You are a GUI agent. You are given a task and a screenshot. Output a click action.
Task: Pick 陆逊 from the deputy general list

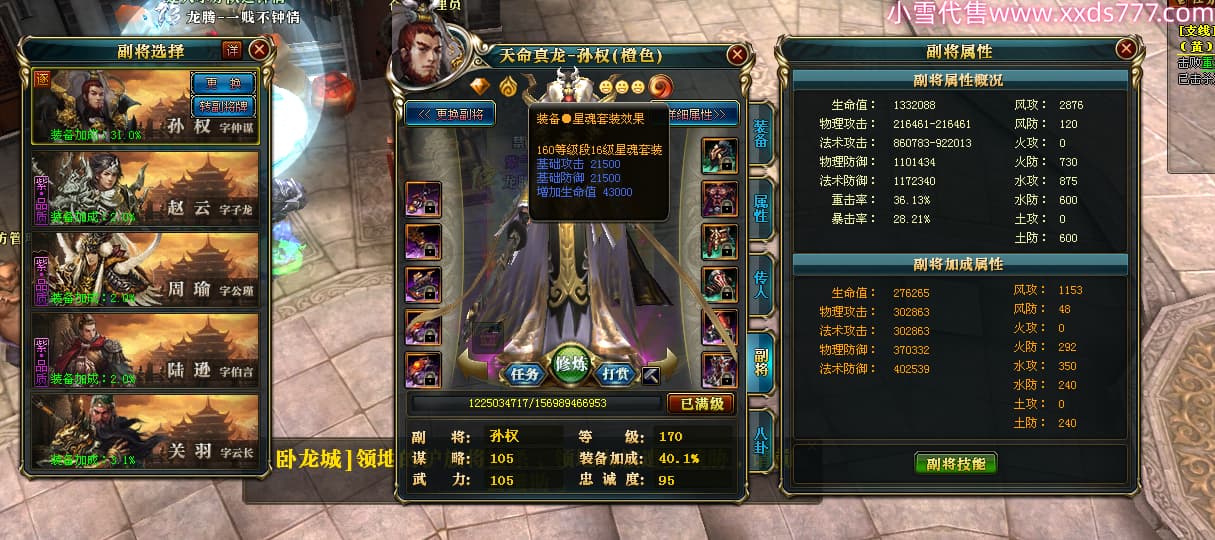pos(146,350)
